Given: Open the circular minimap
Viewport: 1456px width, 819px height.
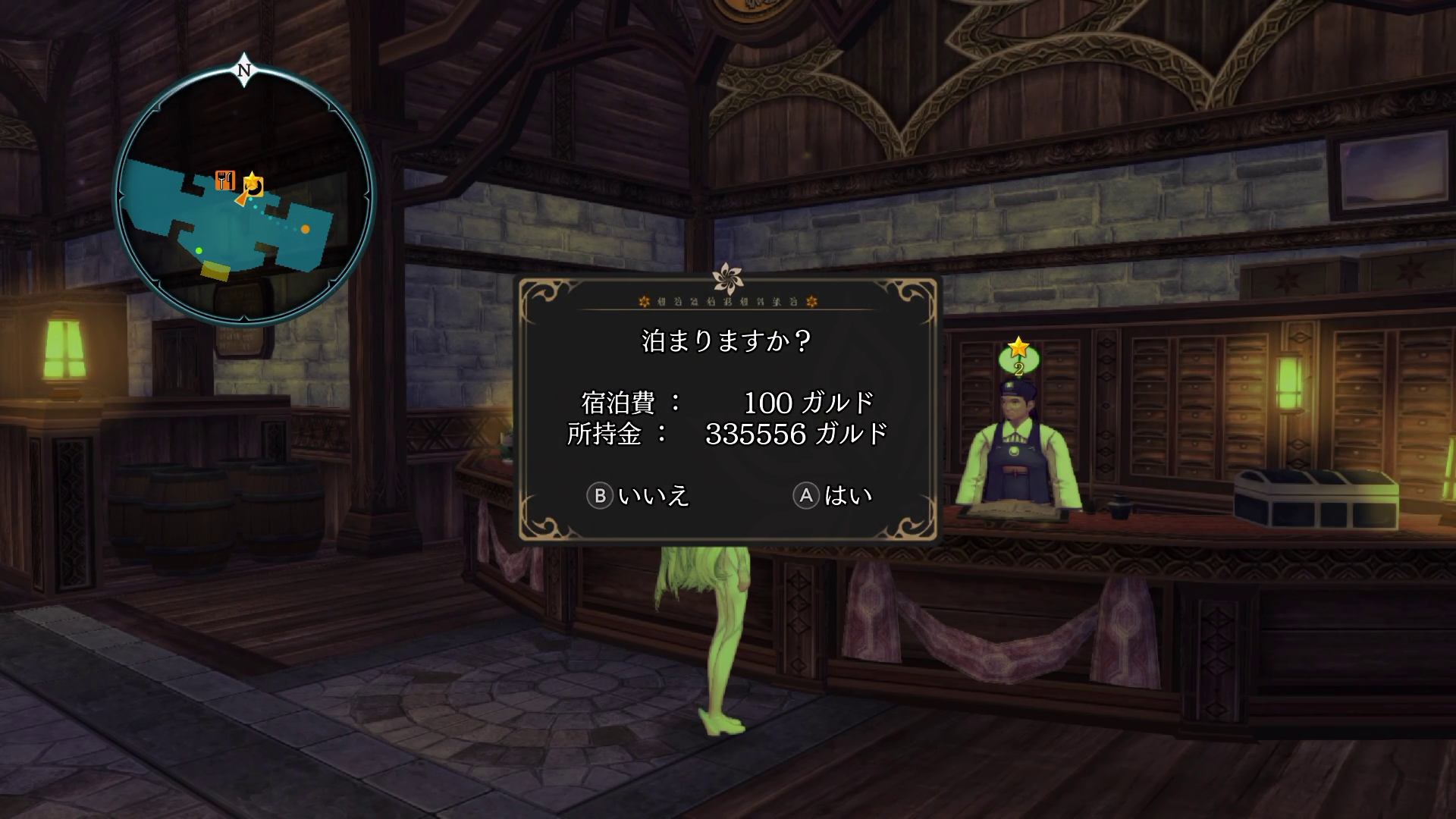Looking at the screenshot, I should 244,195.
